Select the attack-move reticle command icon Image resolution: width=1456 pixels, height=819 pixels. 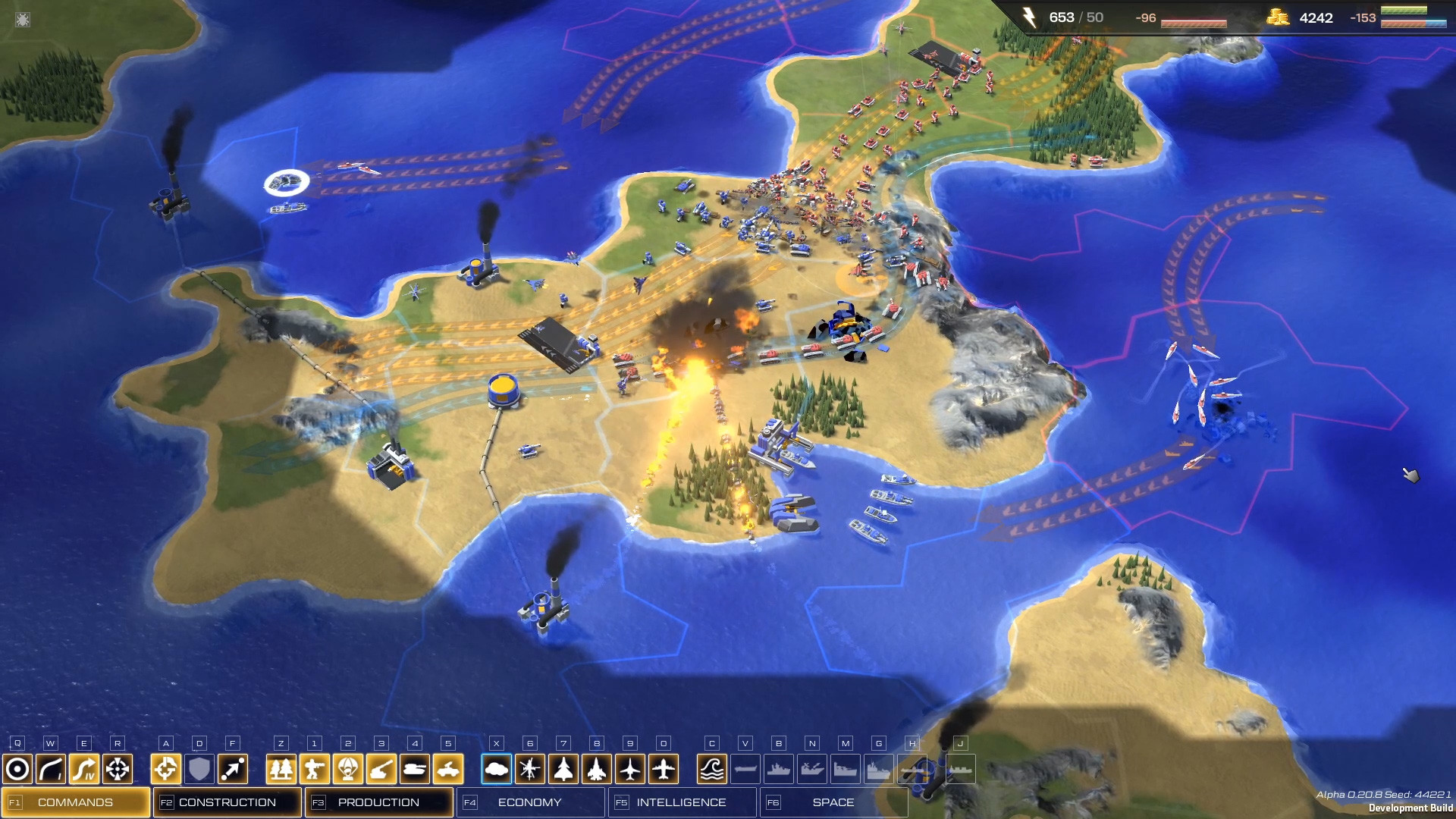click(x=168, y=769)
